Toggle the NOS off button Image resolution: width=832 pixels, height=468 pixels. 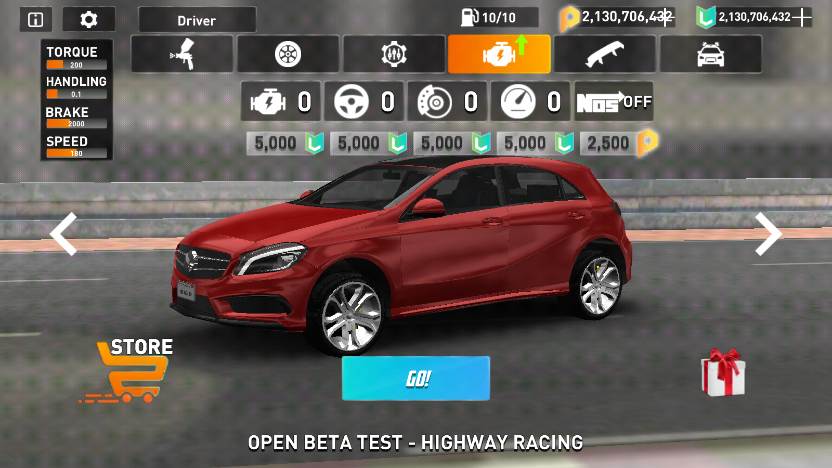tap(614, 102)
